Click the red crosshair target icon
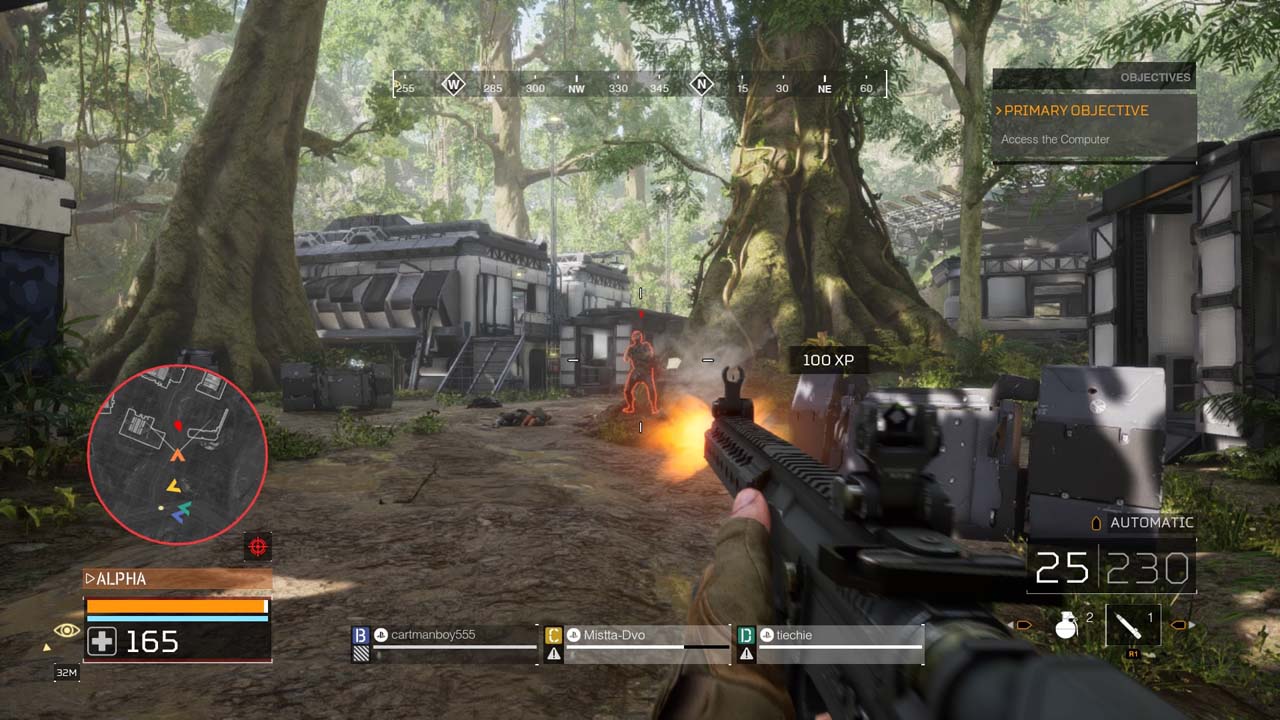This screenshot has width=1280, height=720. click(258, 546)
